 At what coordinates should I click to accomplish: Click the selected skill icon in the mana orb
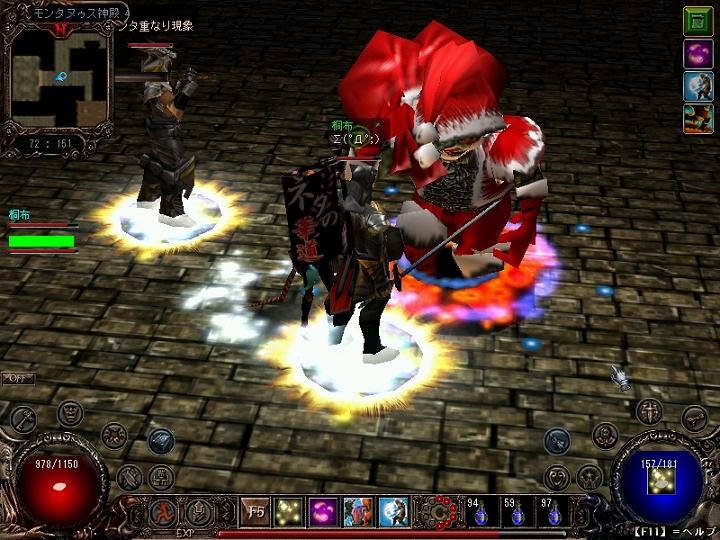coord(658,482)
